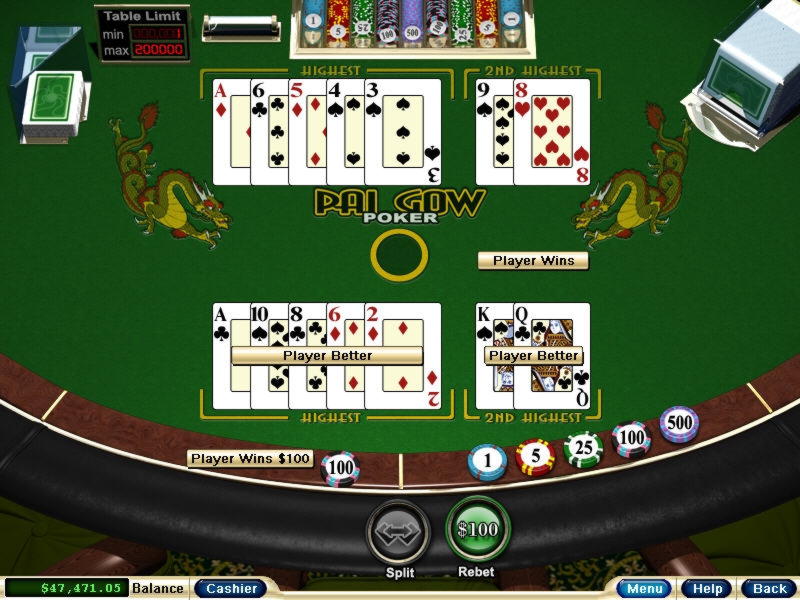Choose the 5 value betting chip

coord(535,456)
